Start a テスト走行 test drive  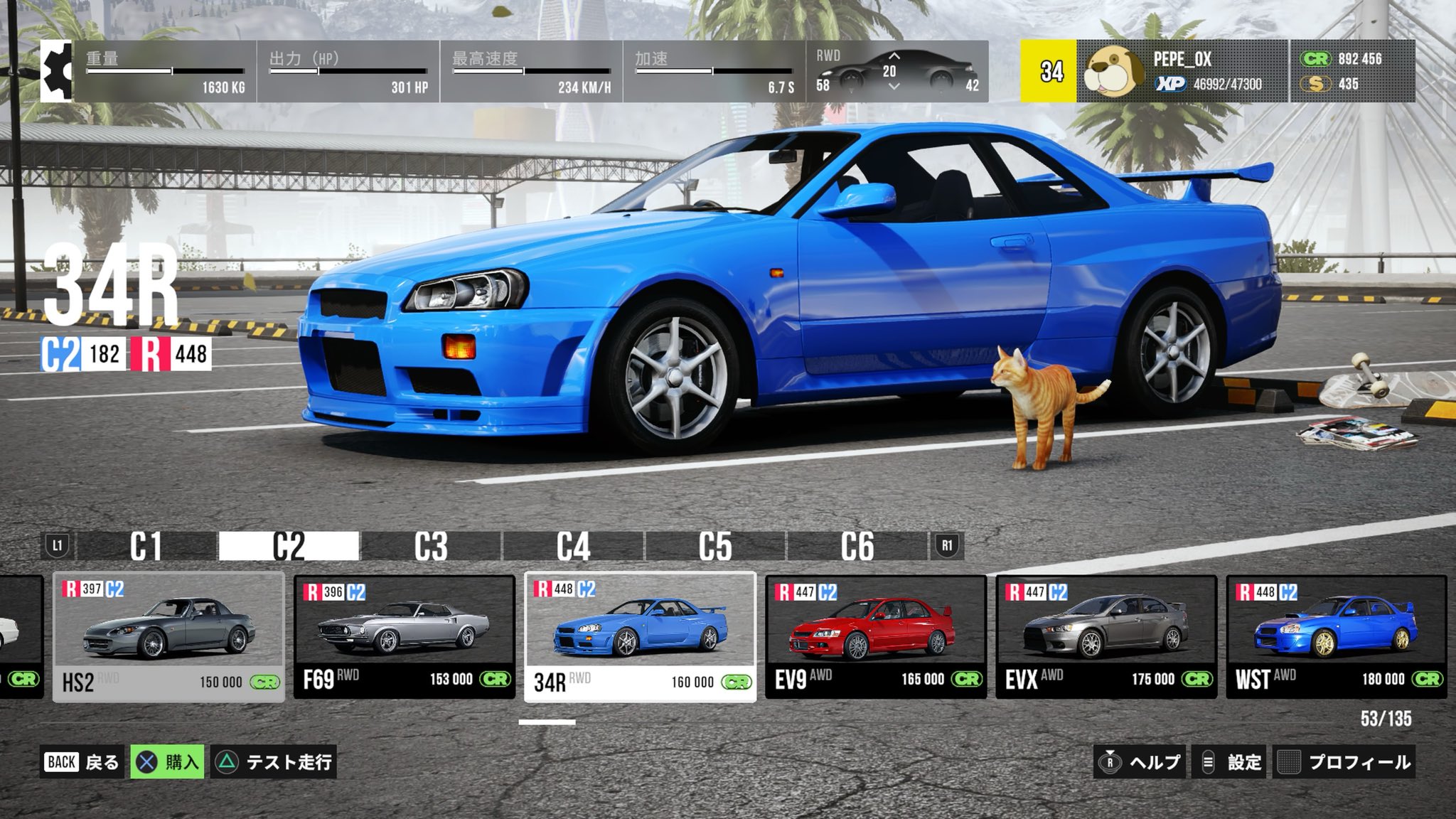274,762
